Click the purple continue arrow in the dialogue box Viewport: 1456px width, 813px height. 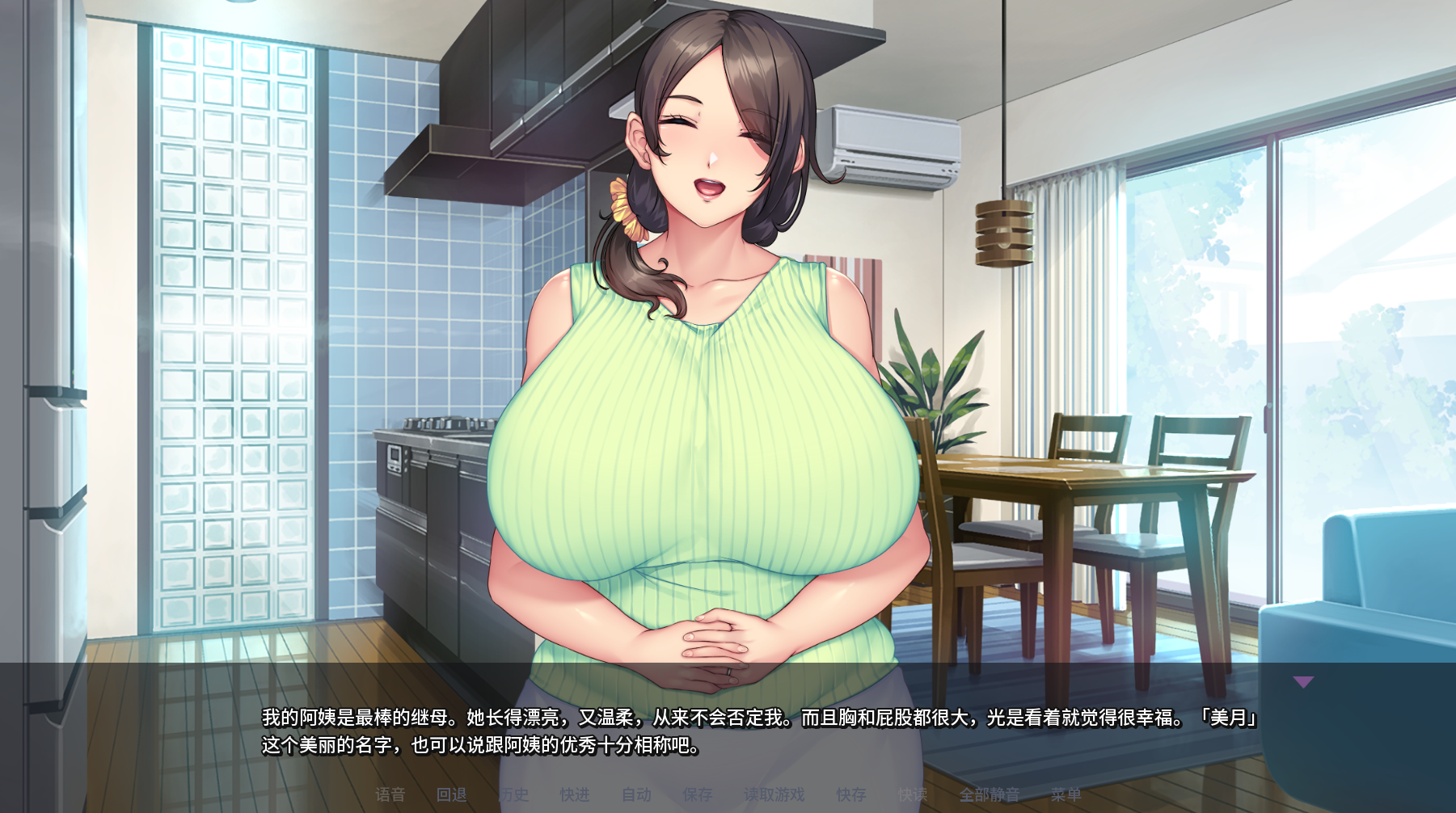1303,682
